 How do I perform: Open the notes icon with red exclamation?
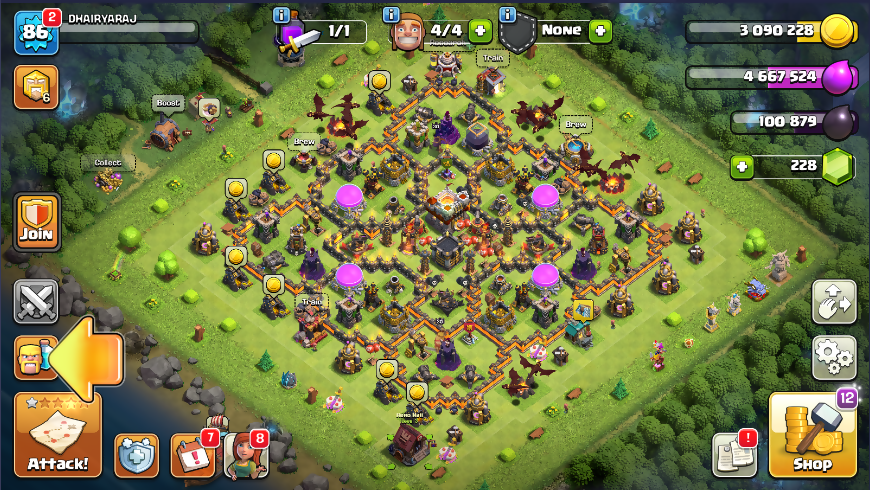(733, 455)
